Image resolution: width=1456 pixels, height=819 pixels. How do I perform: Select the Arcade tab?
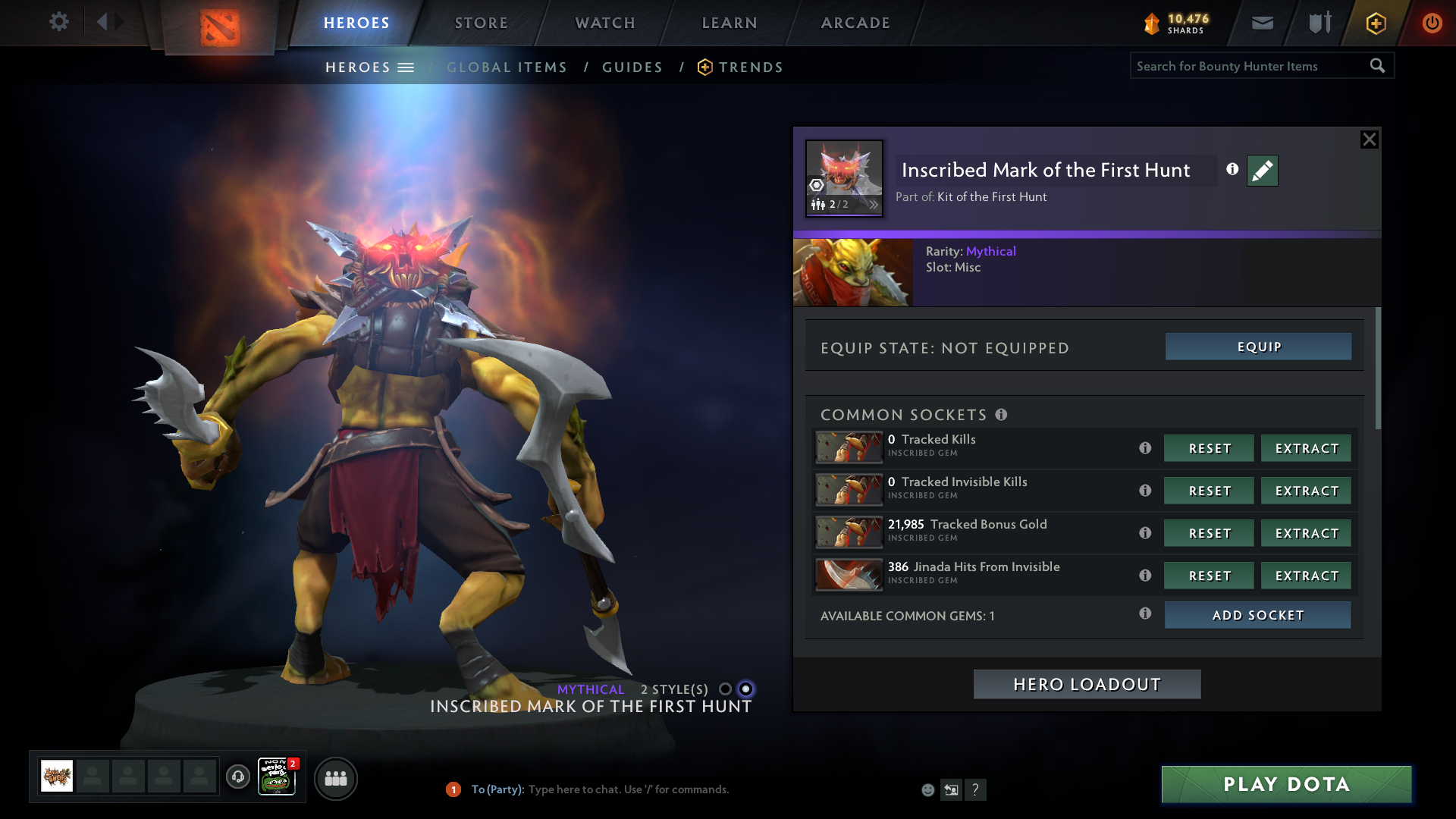pos(855,23)
